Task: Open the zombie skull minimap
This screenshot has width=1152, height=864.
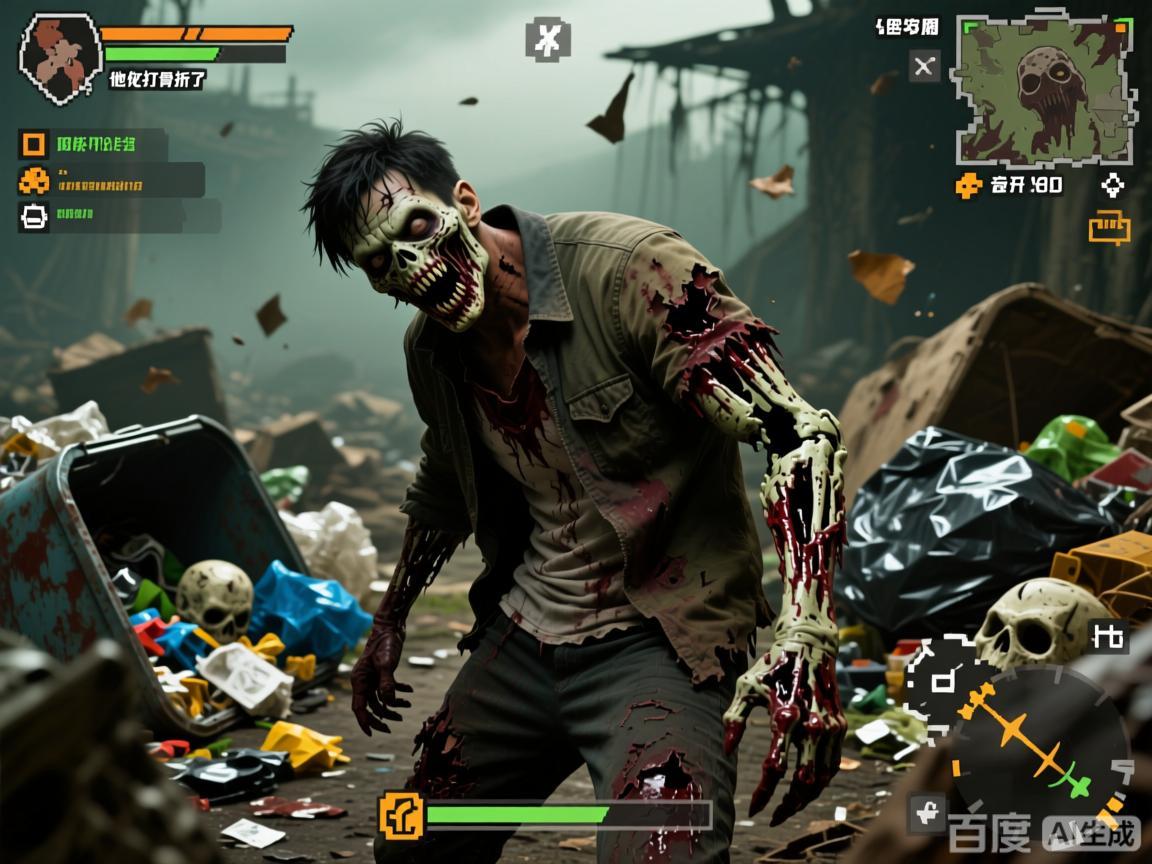Action: coord(1045,90)
